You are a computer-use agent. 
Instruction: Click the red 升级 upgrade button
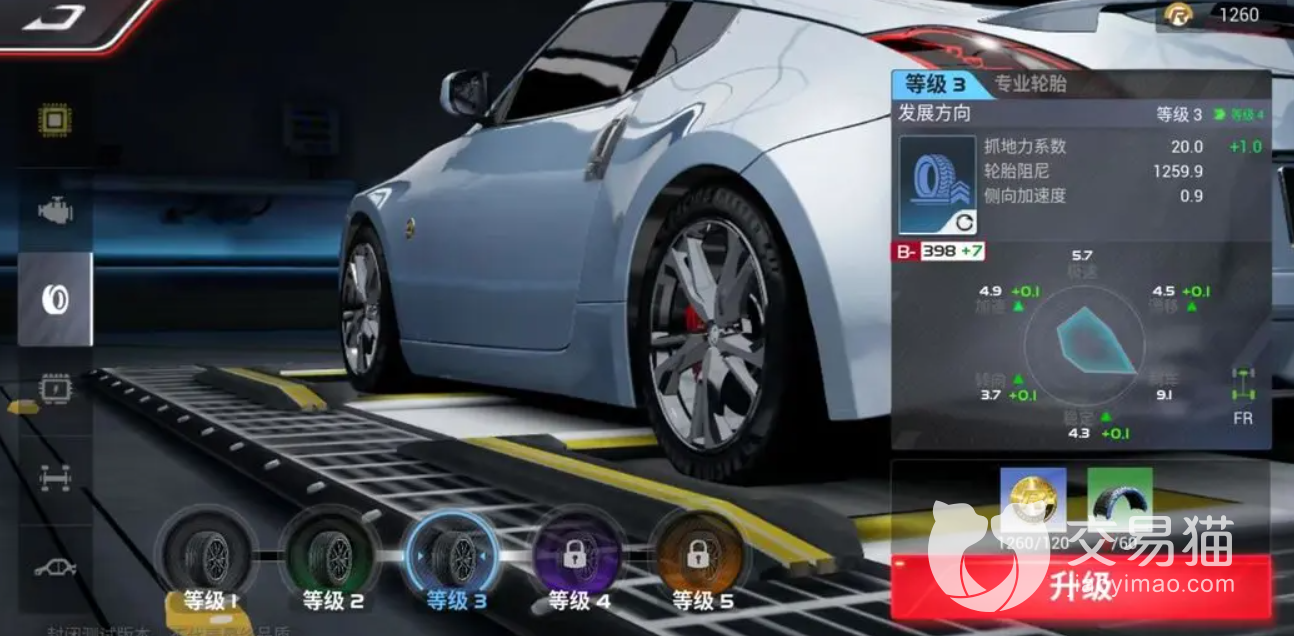click(1081, 588)
